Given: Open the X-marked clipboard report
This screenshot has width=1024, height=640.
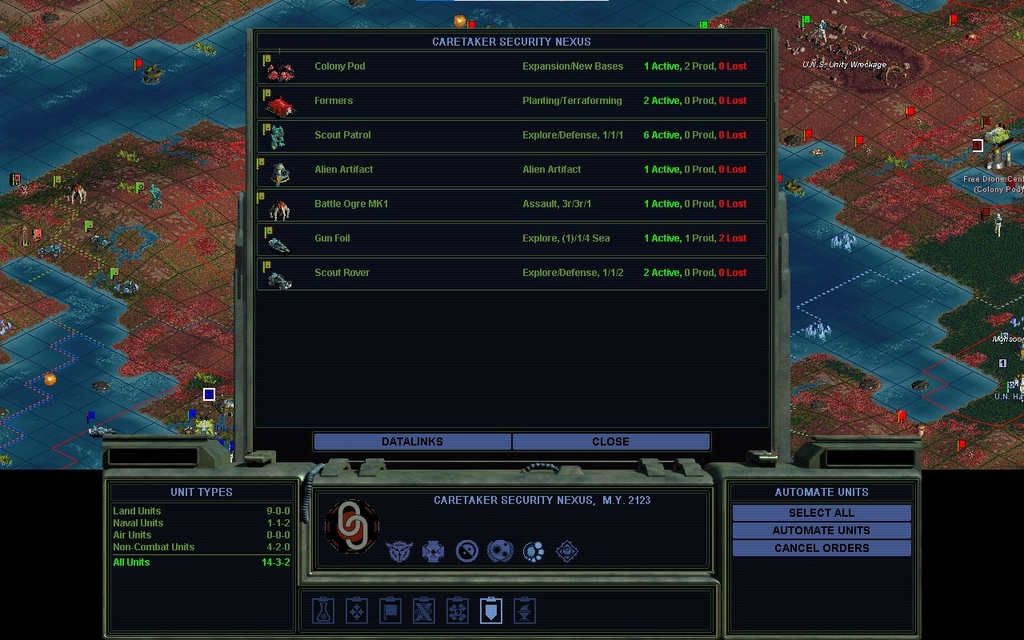Looking at the screenshot, I should 424,610.
